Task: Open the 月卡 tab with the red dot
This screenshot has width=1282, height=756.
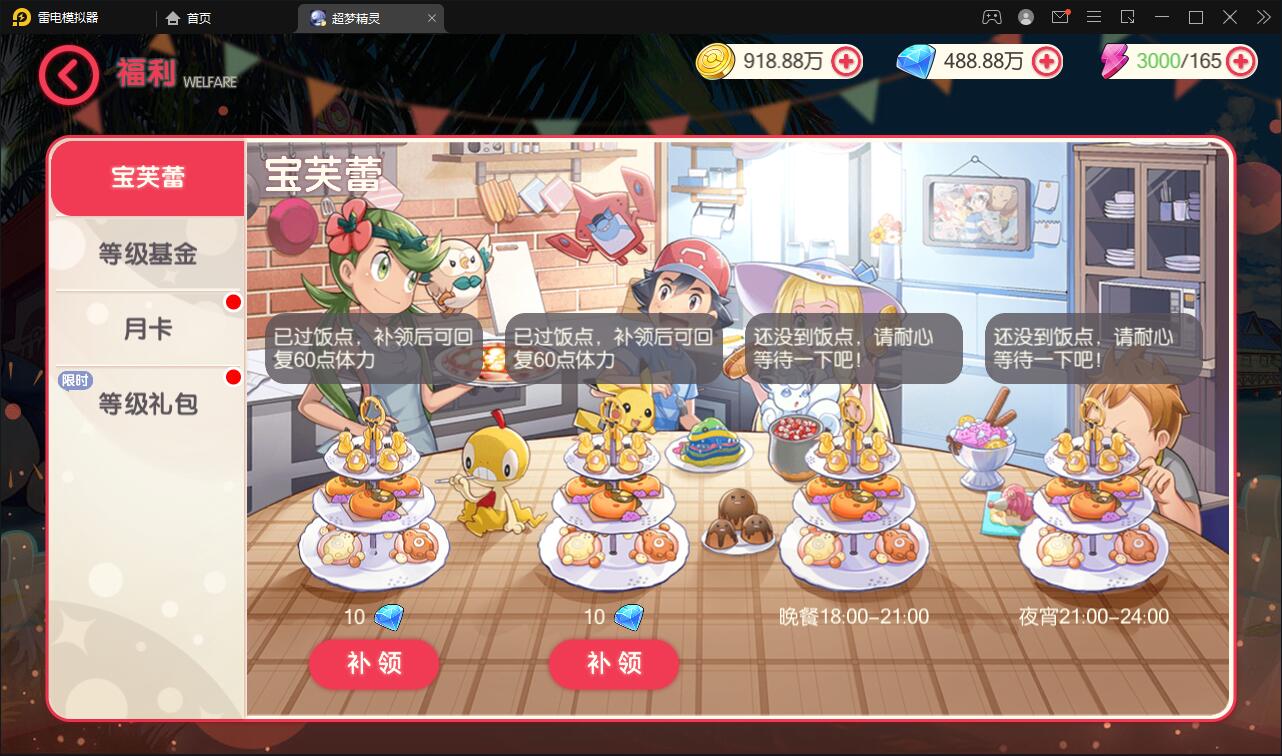Action: tap(147, 327)
